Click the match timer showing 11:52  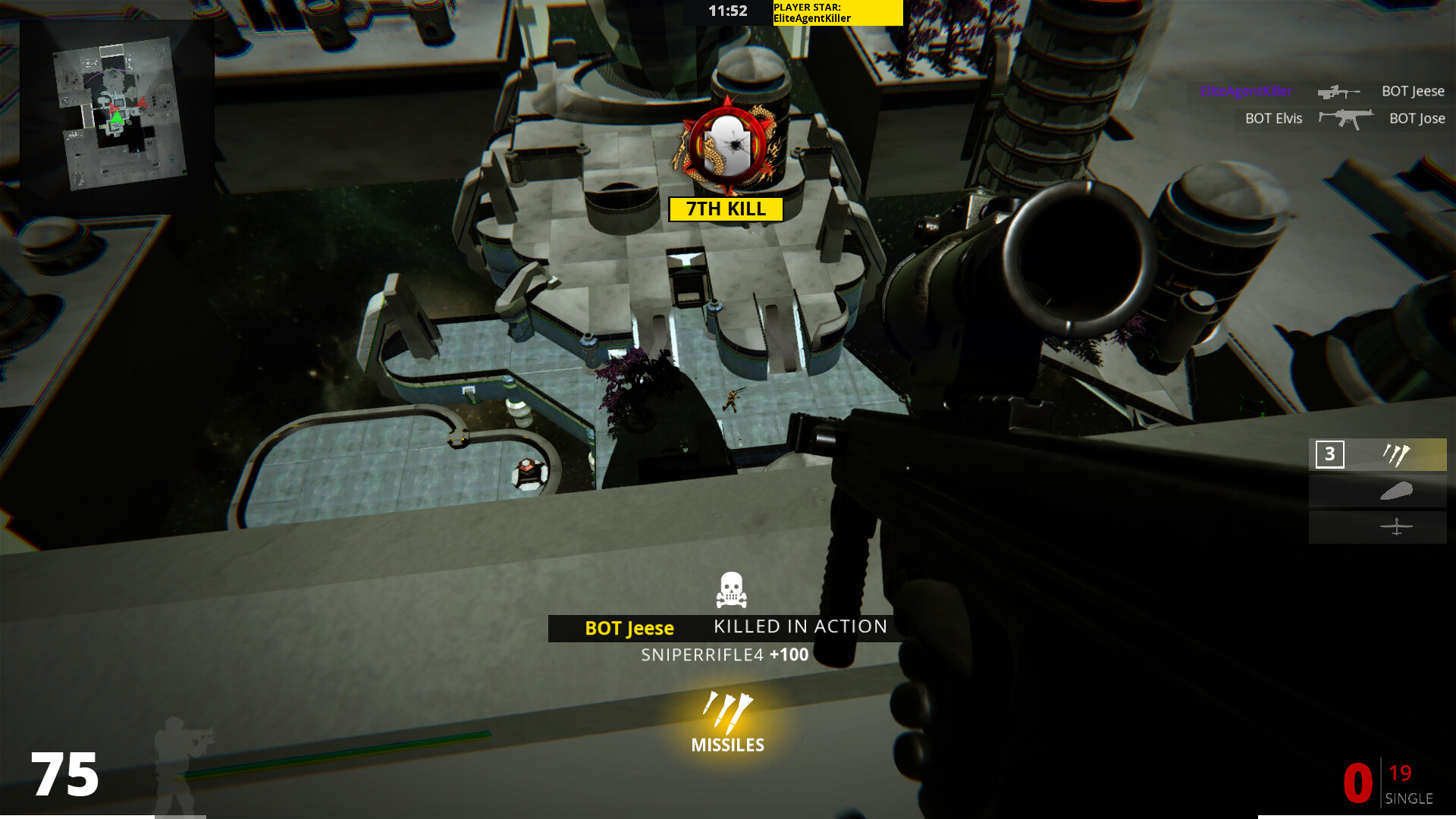point(726,11)
